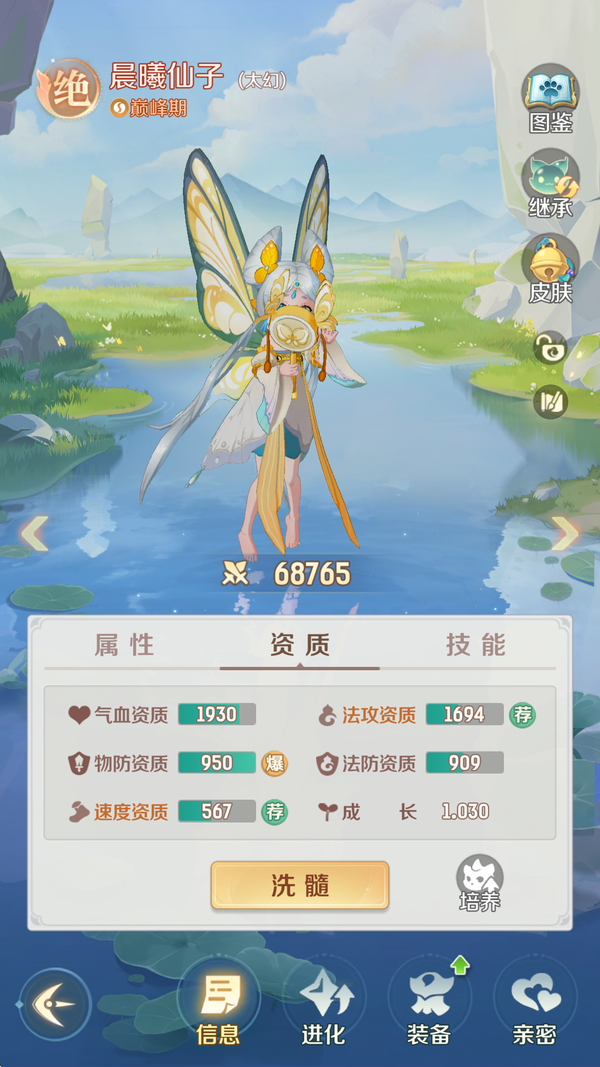Select the 资质 aptitude tab
This screenshot has height=1067, width=600.
coord(300,645)
